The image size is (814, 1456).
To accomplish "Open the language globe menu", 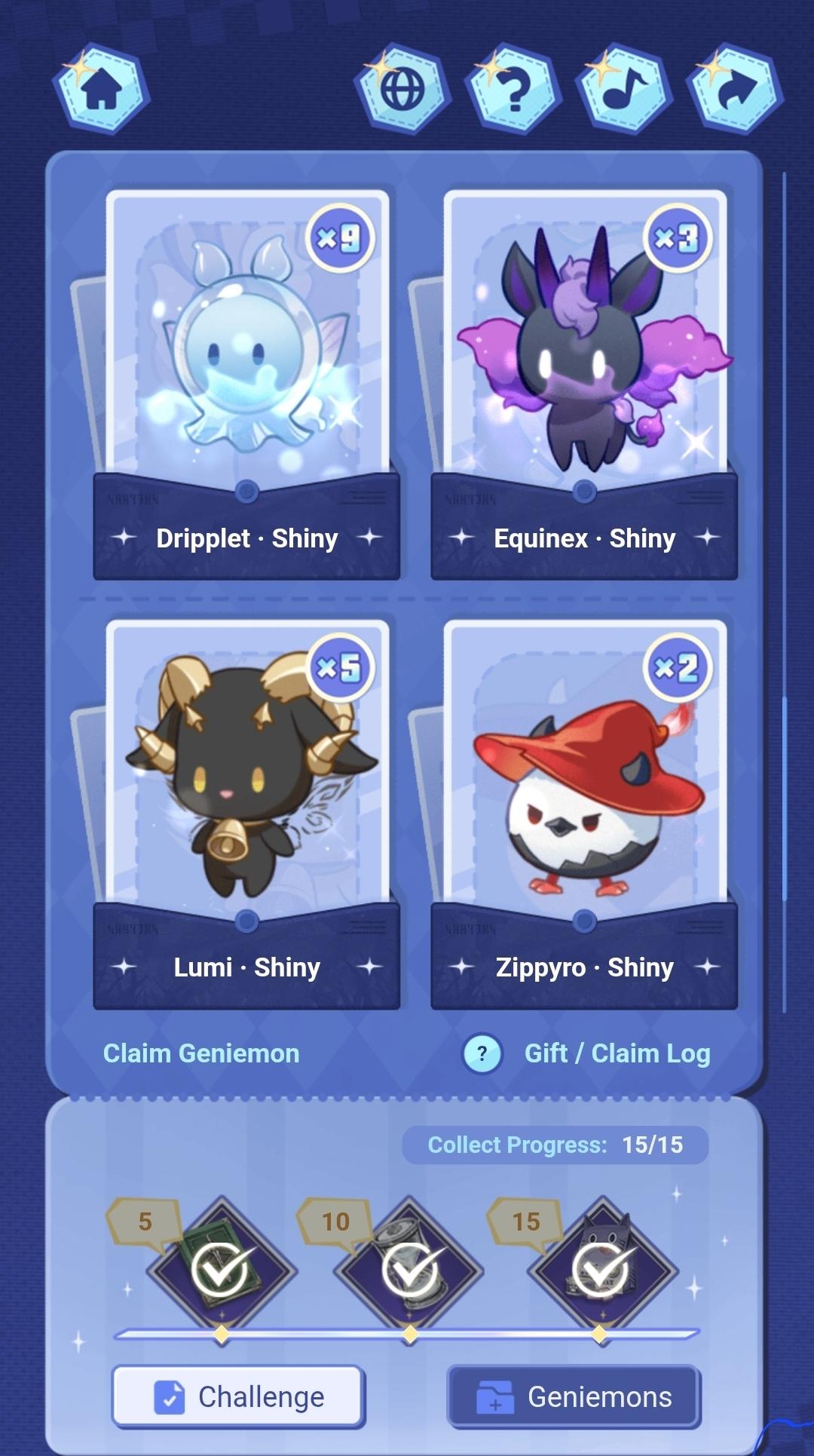I will pyautogui.click(x=402, y=90).
